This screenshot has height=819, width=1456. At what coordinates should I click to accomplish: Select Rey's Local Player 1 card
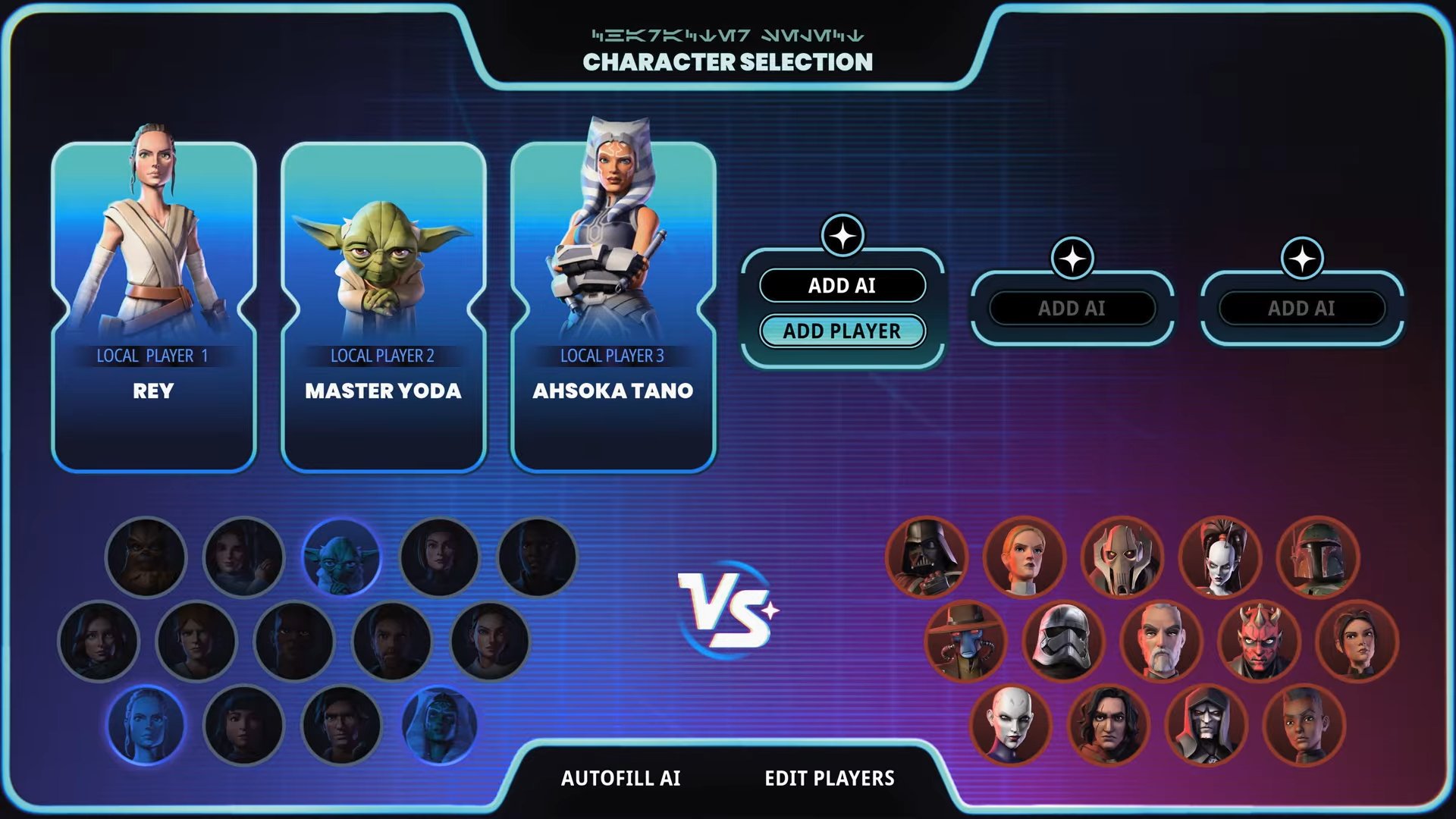(x=154, y=307)
